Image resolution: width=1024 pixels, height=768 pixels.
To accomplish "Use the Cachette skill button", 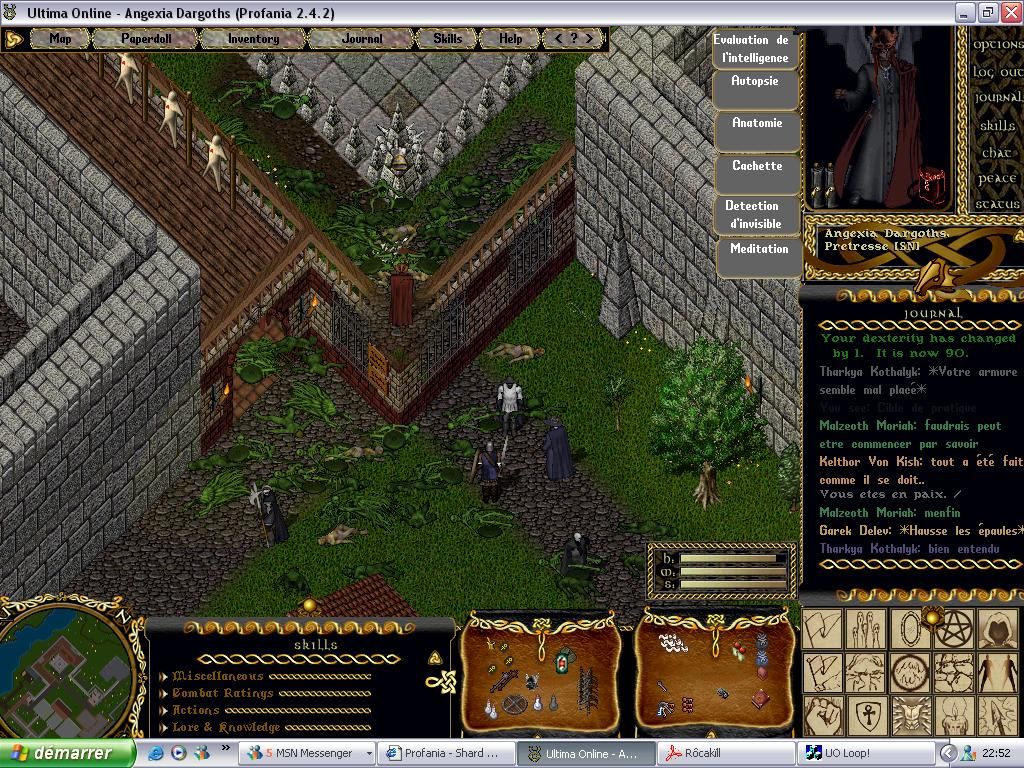I will coord(757,166).
